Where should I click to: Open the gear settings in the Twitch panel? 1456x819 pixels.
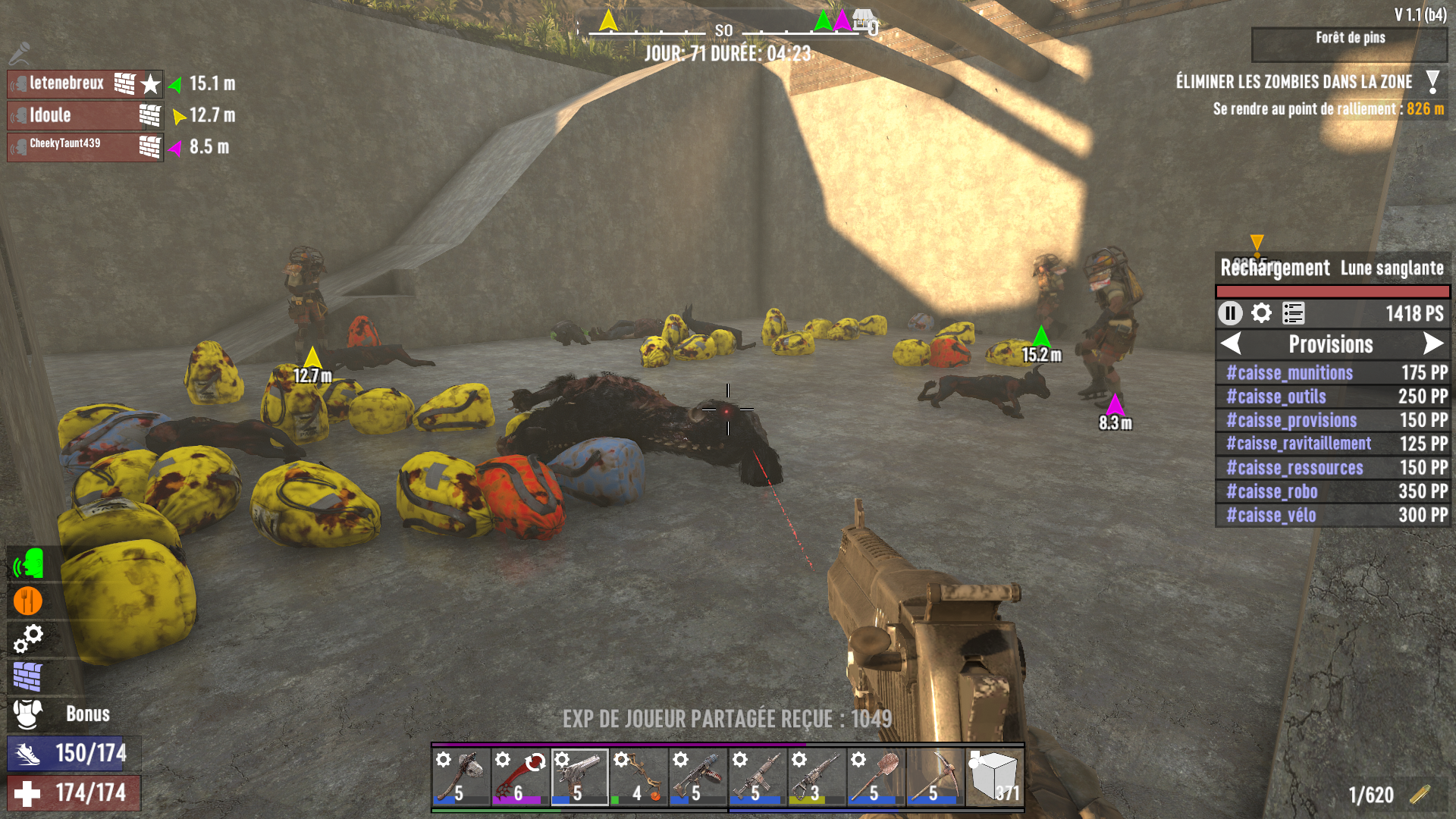click(x=1261, y=313)
